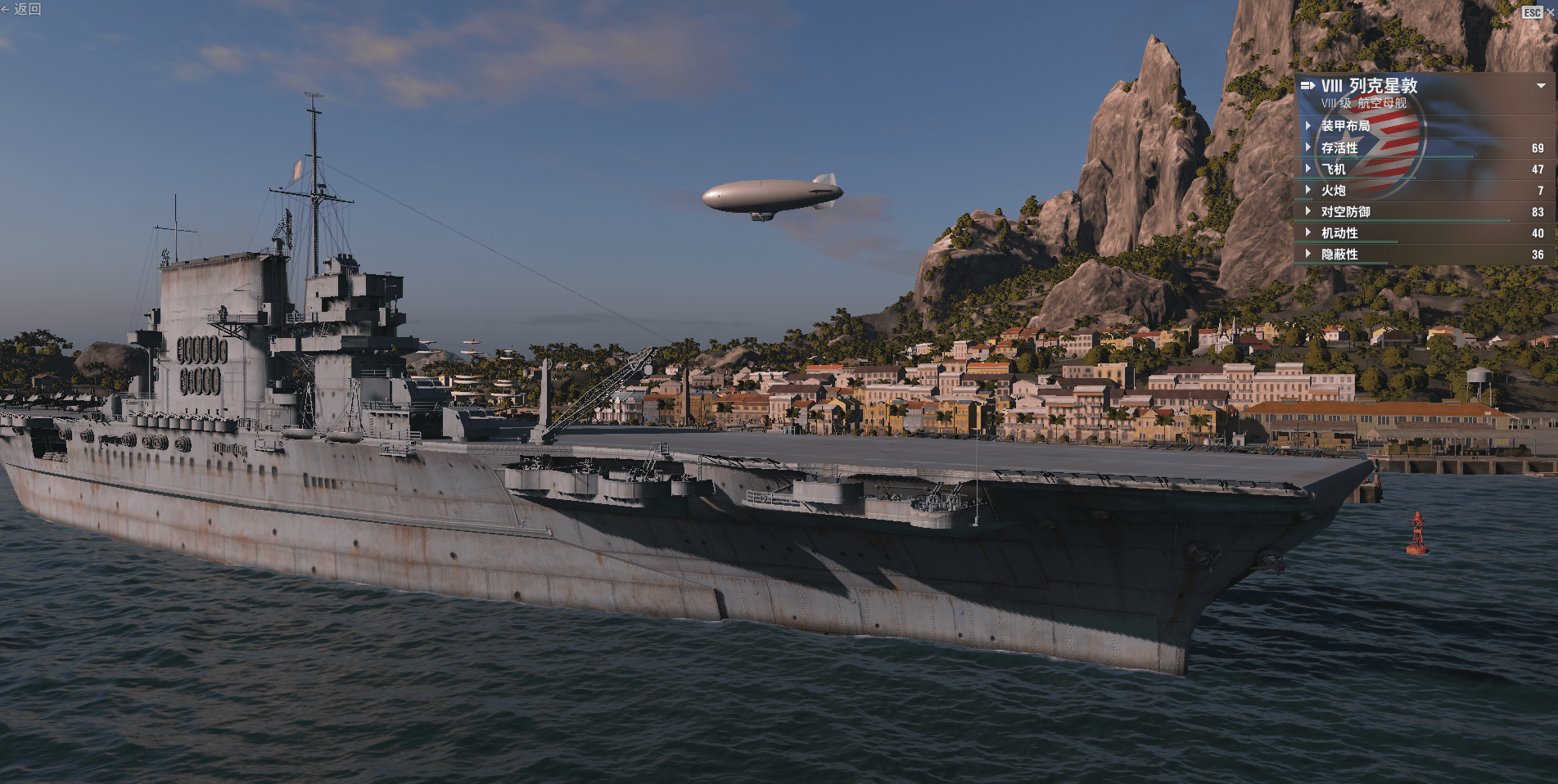Open the 机动性 maneuverability section
1558x784 pixels.
pyautogui.click(x=1339, y=233)
